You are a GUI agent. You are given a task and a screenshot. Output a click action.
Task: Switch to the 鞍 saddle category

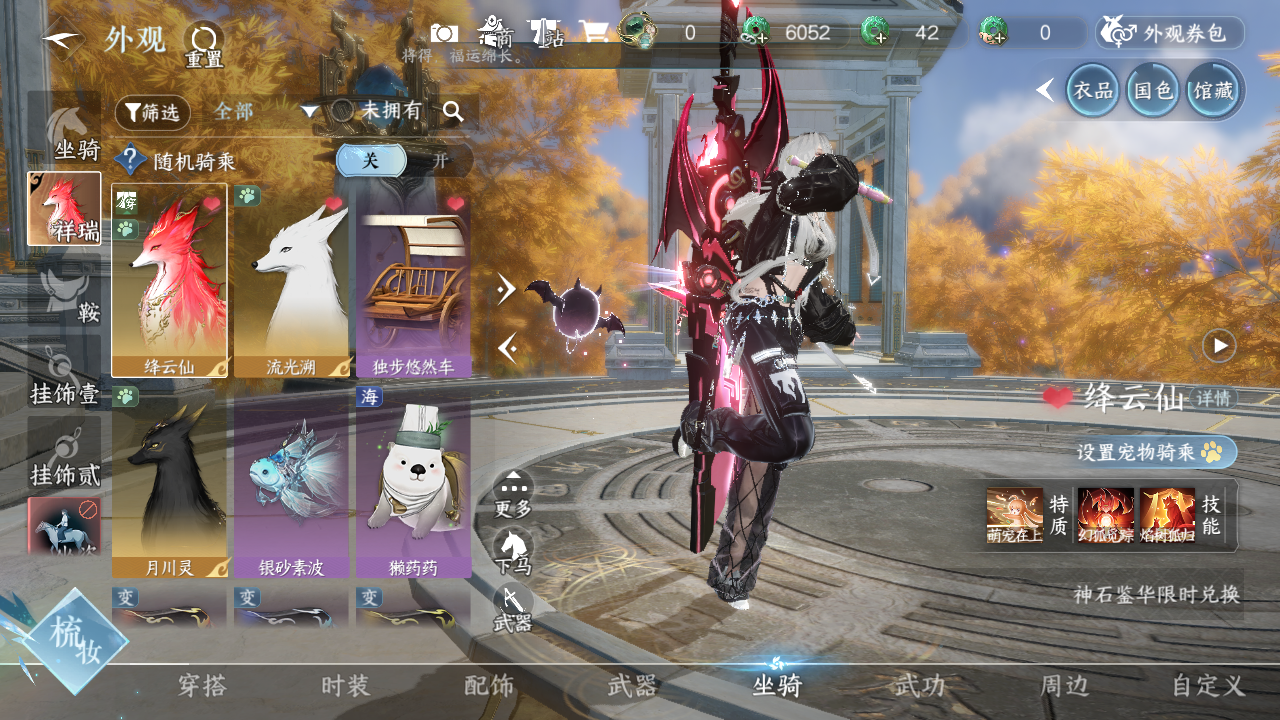(x=65, y=295)
